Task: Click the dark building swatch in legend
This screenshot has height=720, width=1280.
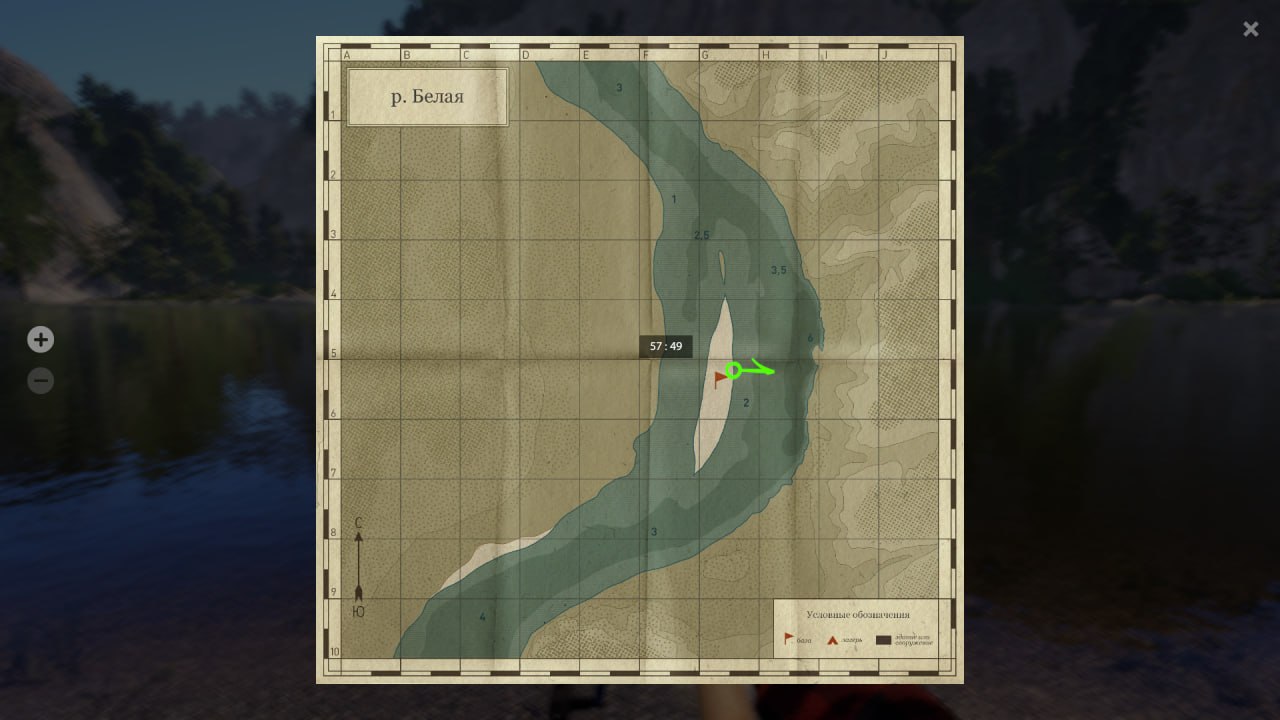Action: pos(884,638)
